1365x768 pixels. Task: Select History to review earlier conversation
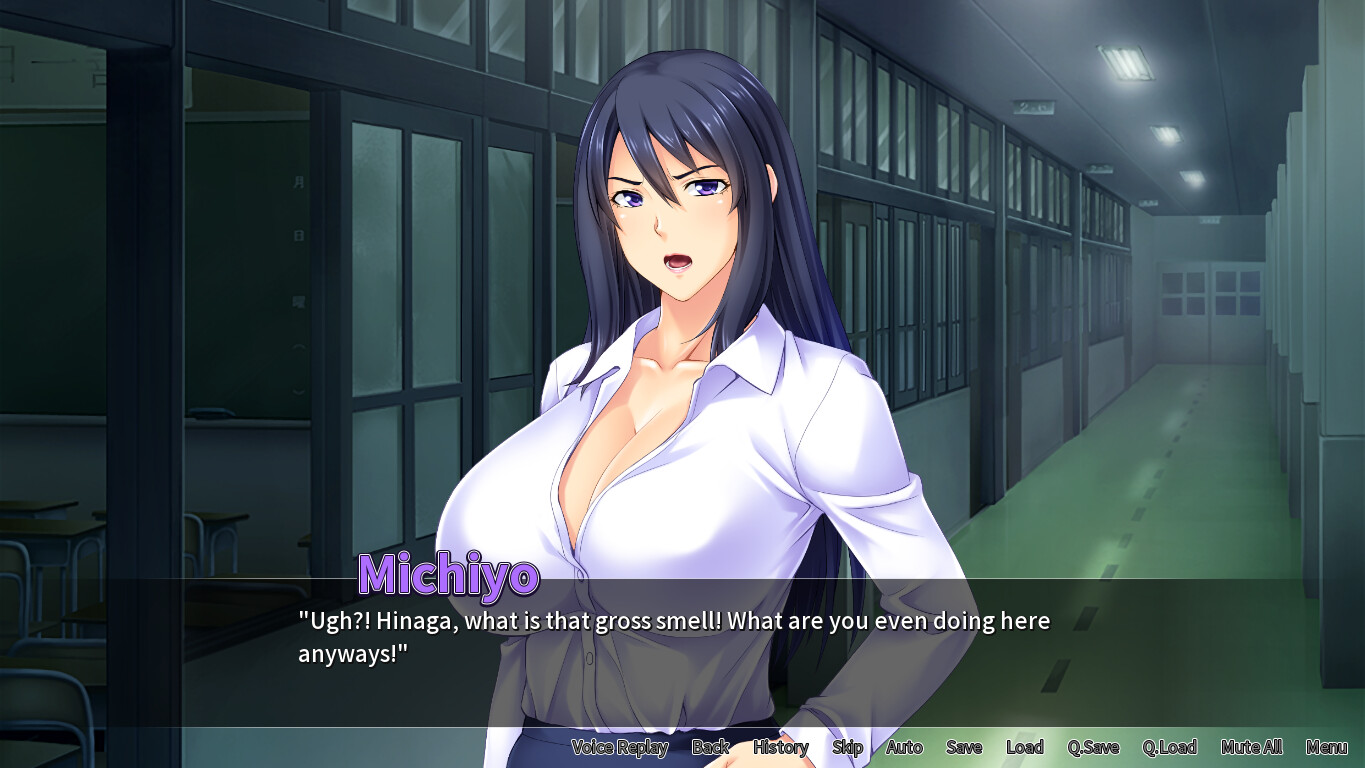pyautogui.click(x=780, y=747)
